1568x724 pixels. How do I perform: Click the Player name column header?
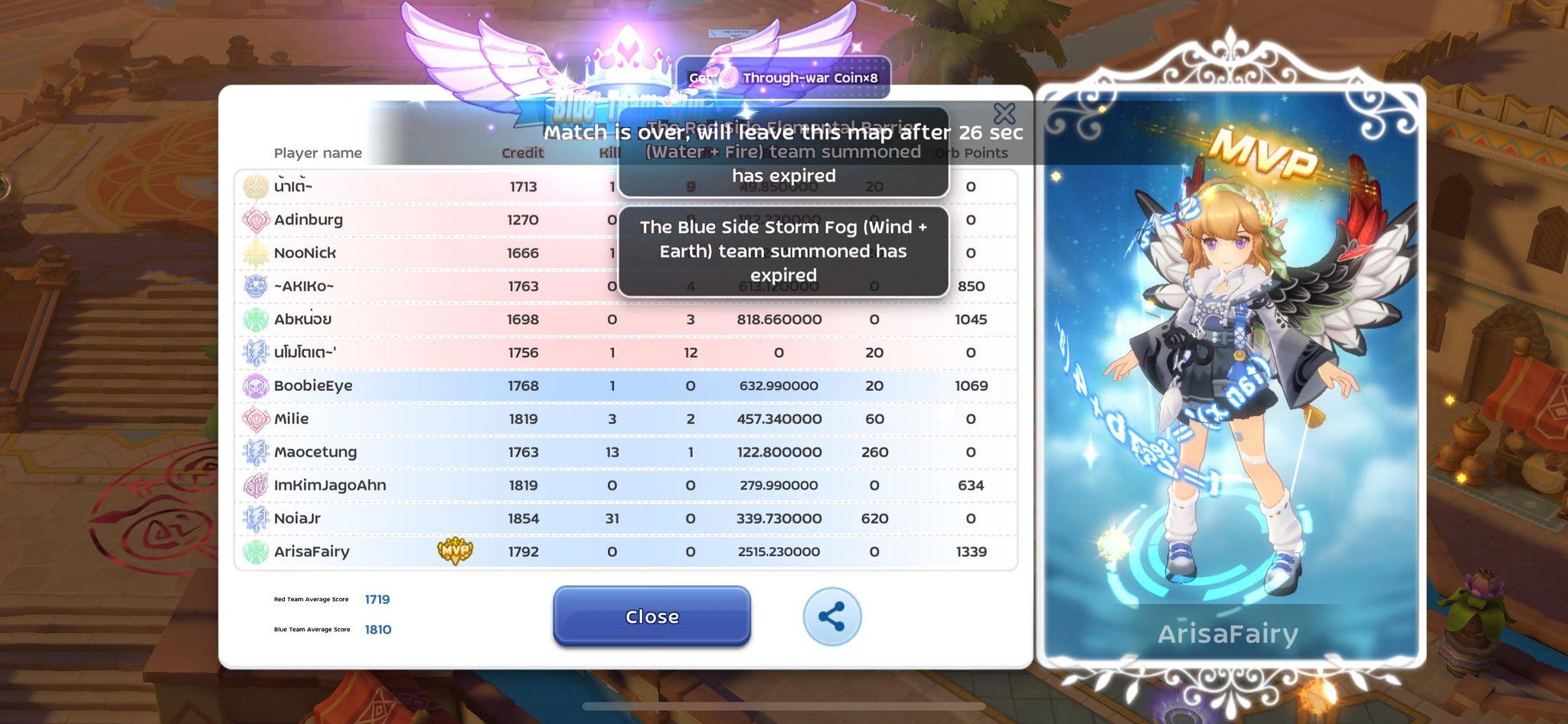tap(317, 152)
